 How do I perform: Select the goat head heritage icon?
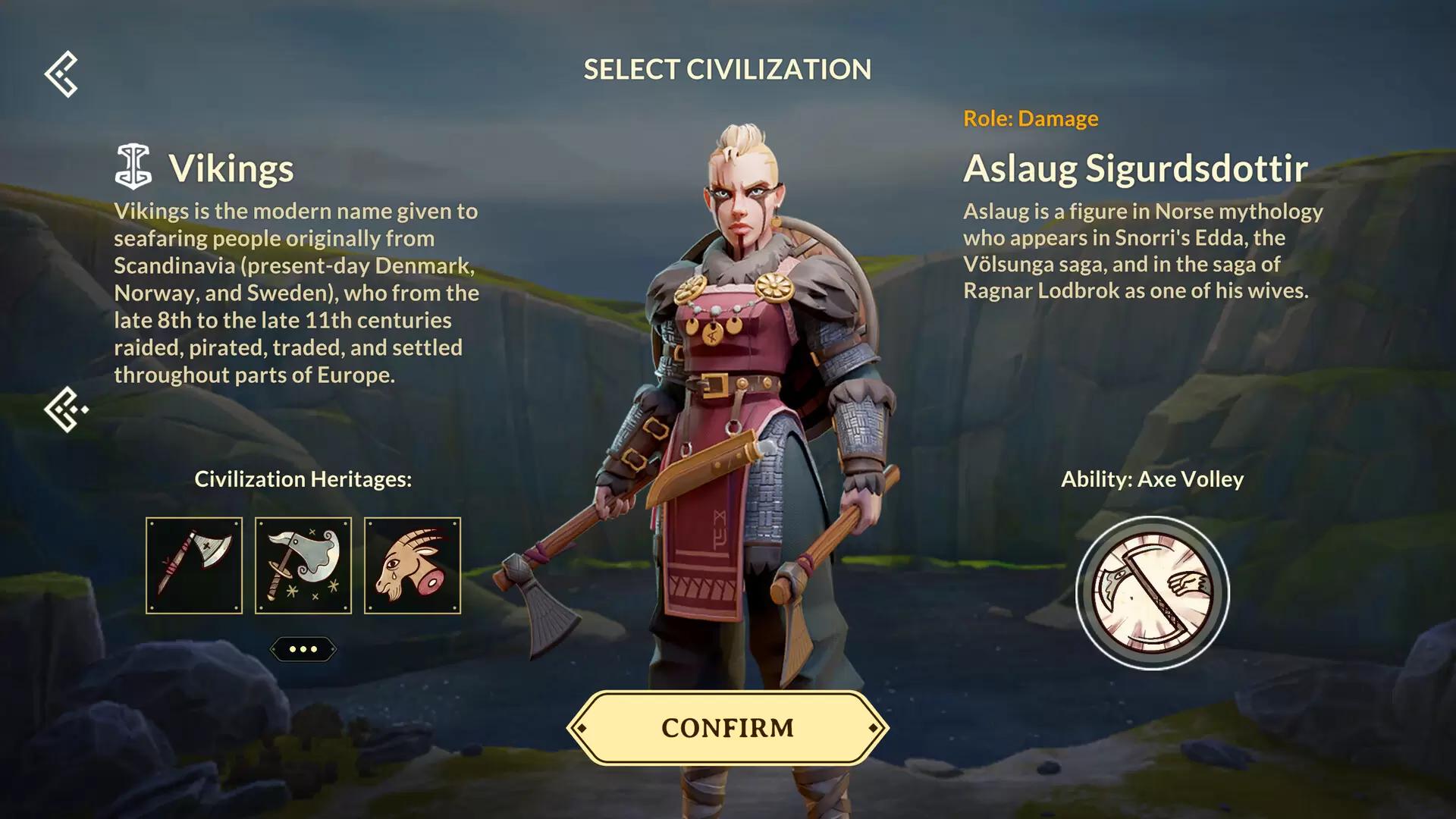click(413, 566)
